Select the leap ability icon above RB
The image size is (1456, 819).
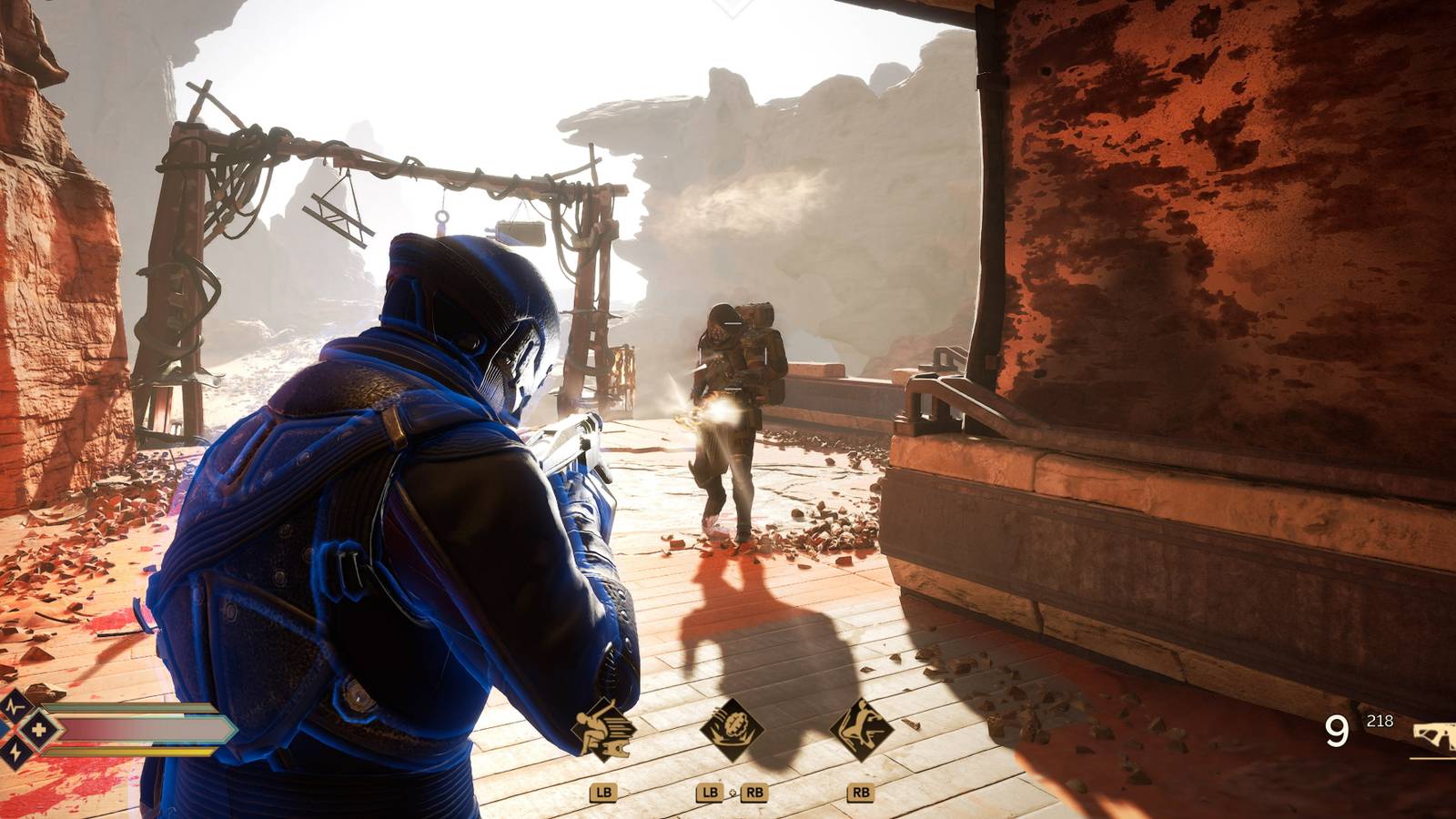click(x=863, y=726)
